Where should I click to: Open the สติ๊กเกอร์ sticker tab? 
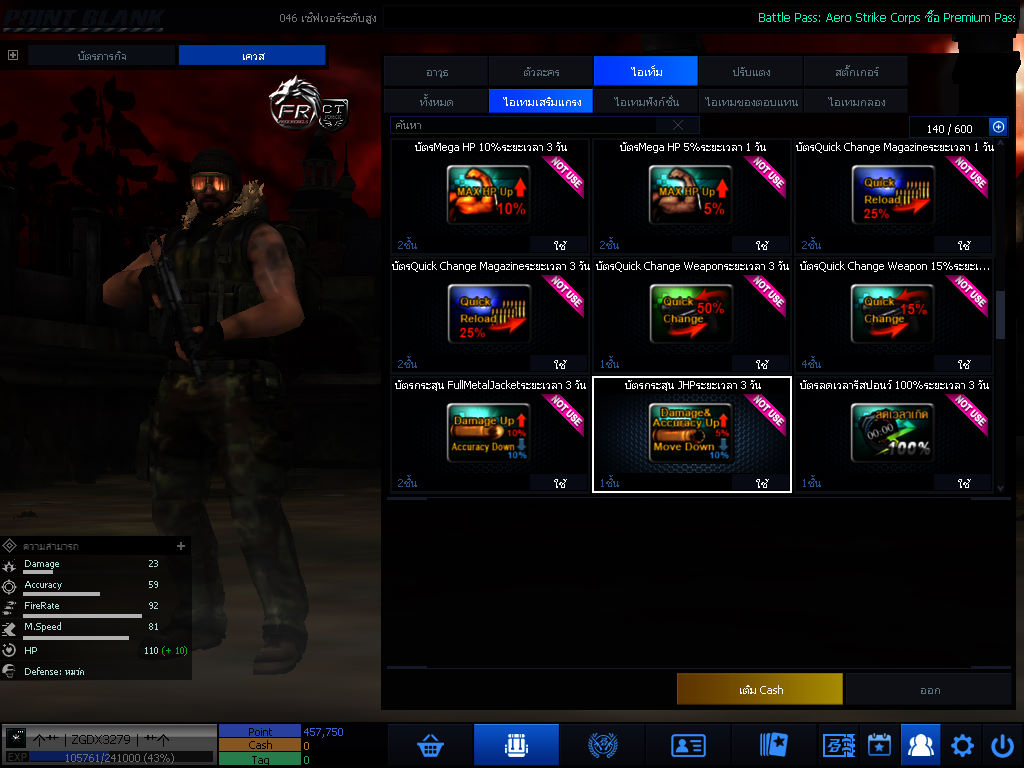click(x=856, y=72)
